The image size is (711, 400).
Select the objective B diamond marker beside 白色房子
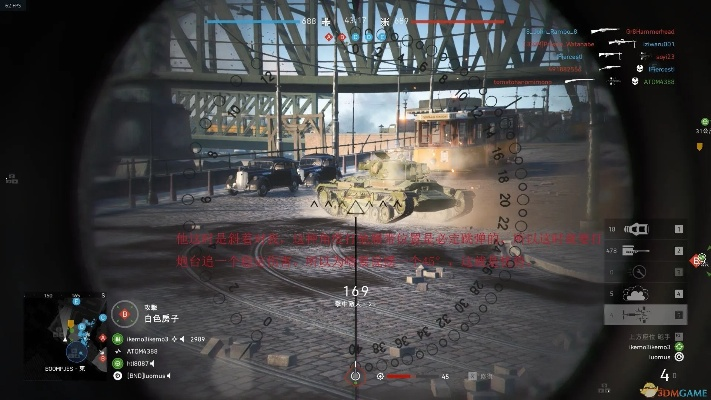click(126, 313)
